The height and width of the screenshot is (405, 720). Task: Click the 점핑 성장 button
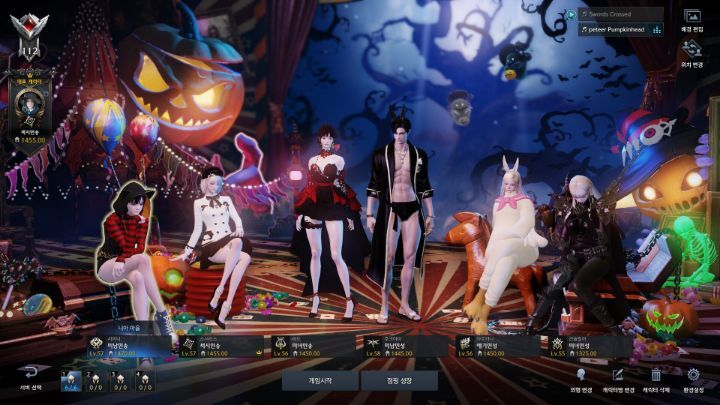[x=398, y=381]
